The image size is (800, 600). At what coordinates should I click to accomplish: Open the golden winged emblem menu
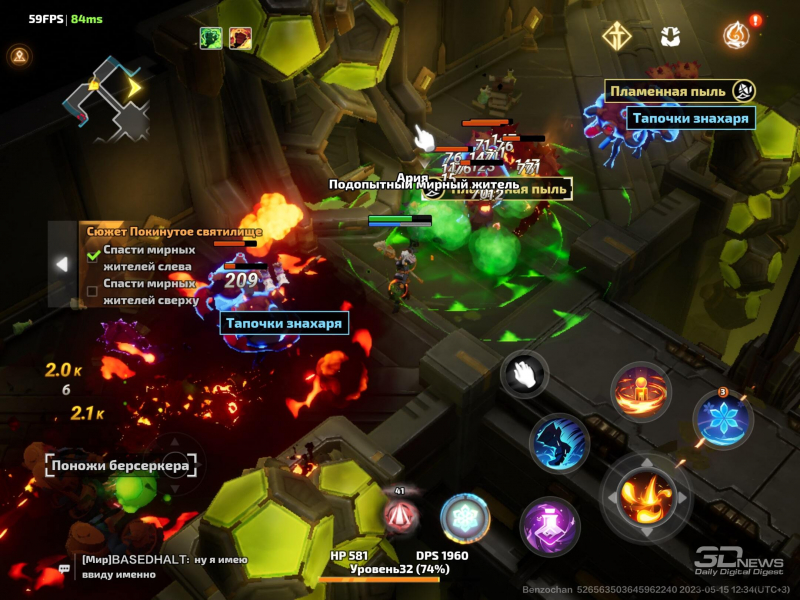point(616,35)
